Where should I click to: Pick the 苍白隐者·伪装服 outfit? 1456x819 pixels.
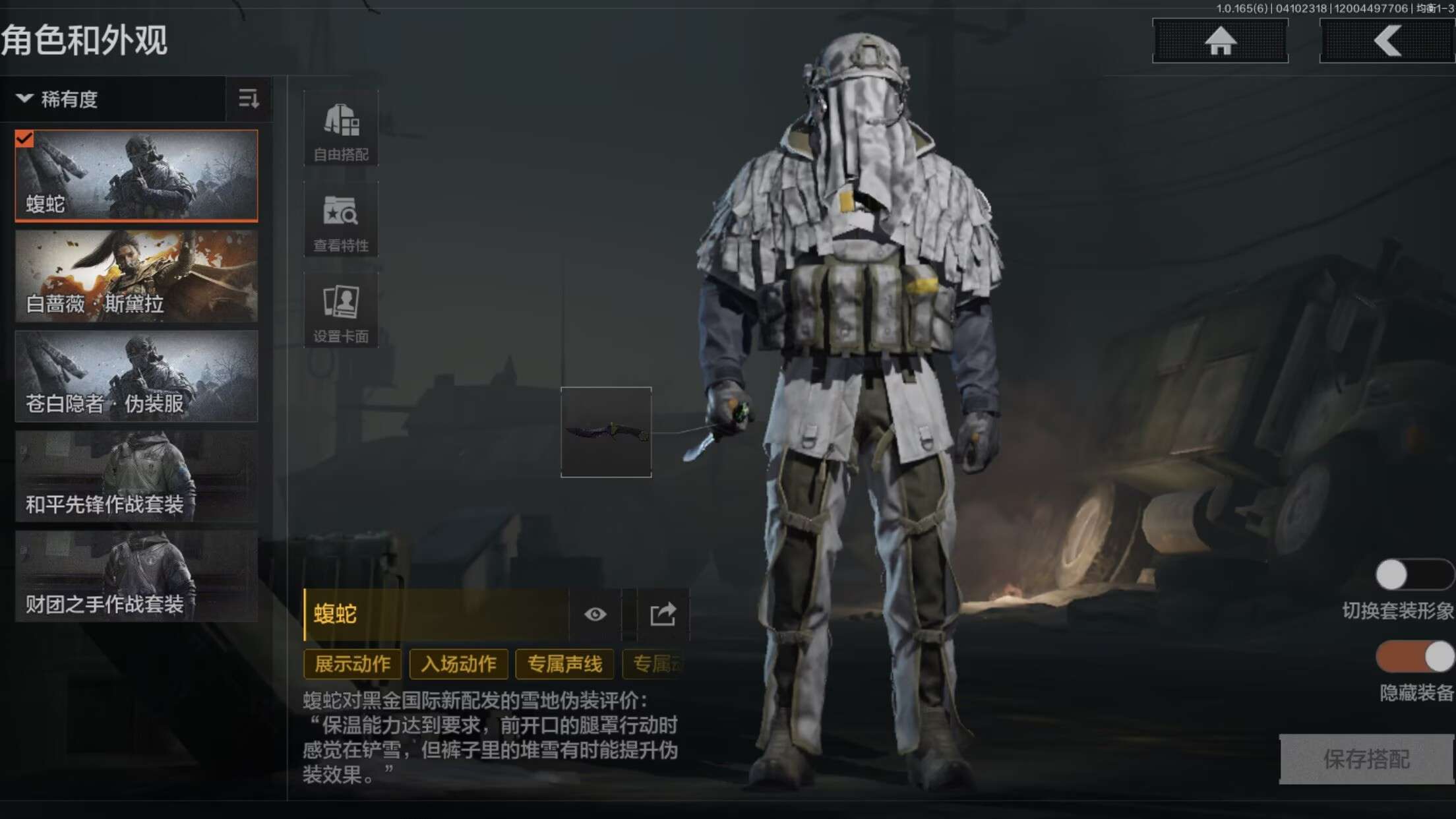(136, 377)
